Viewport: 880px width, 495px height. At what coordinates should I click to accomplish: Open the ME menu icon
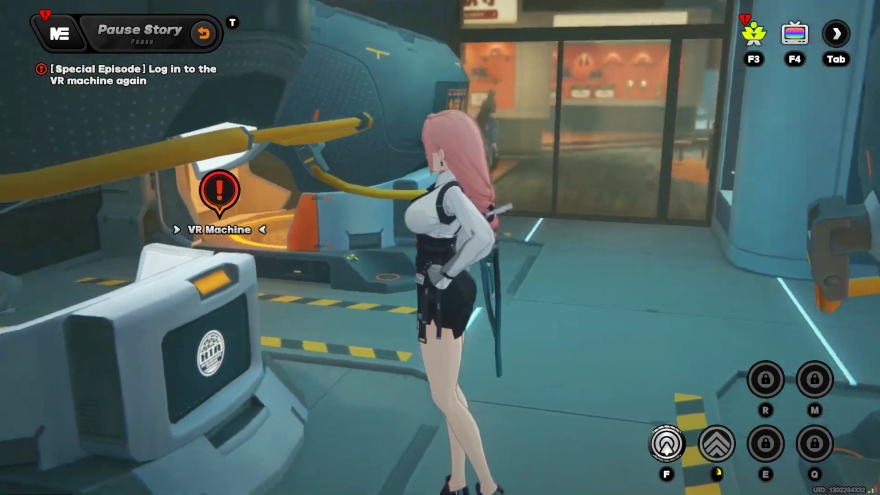58,32
